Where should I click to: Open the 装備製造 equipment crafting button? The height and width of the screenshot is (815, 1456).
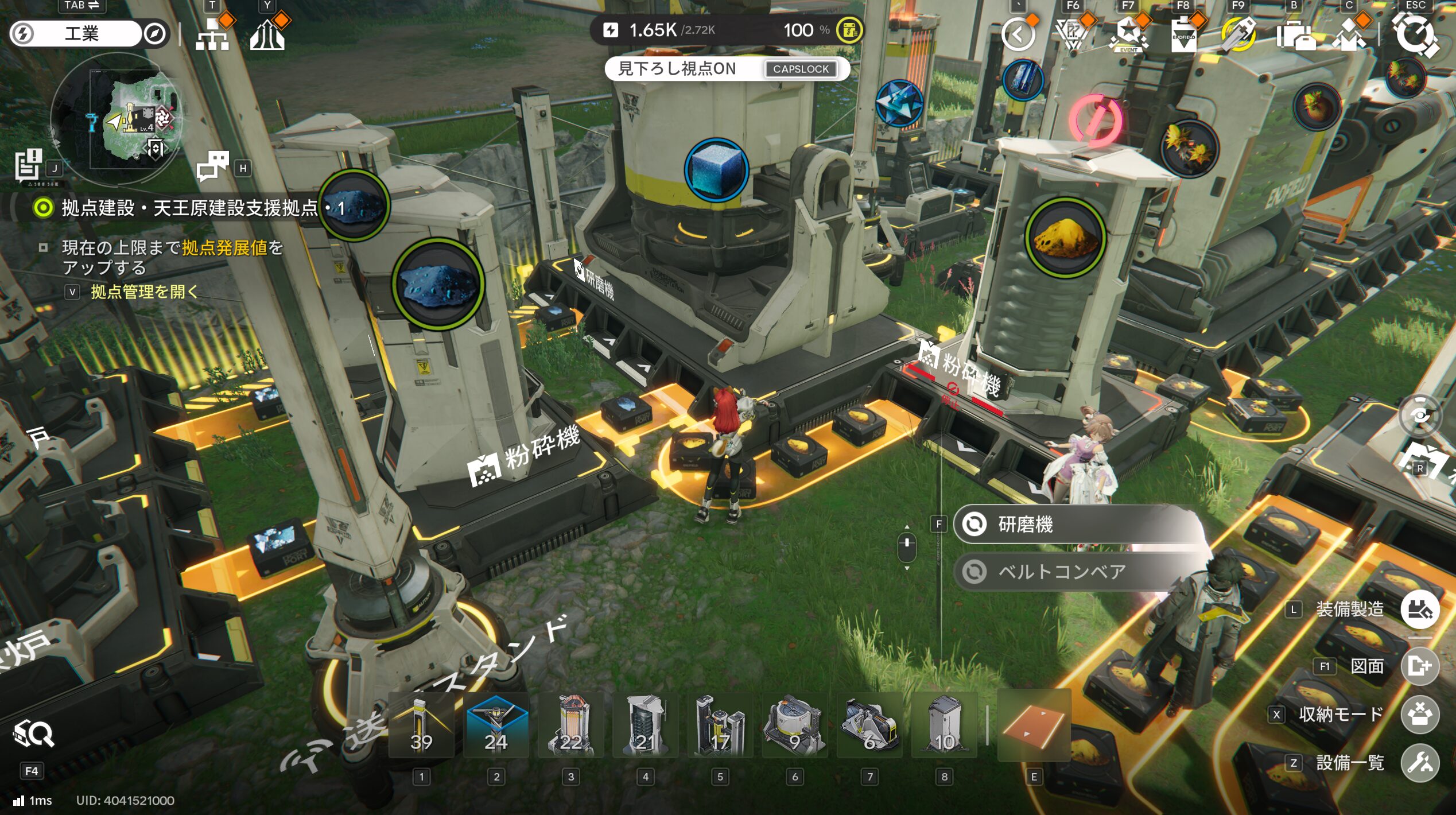(x=1420, y=610)
